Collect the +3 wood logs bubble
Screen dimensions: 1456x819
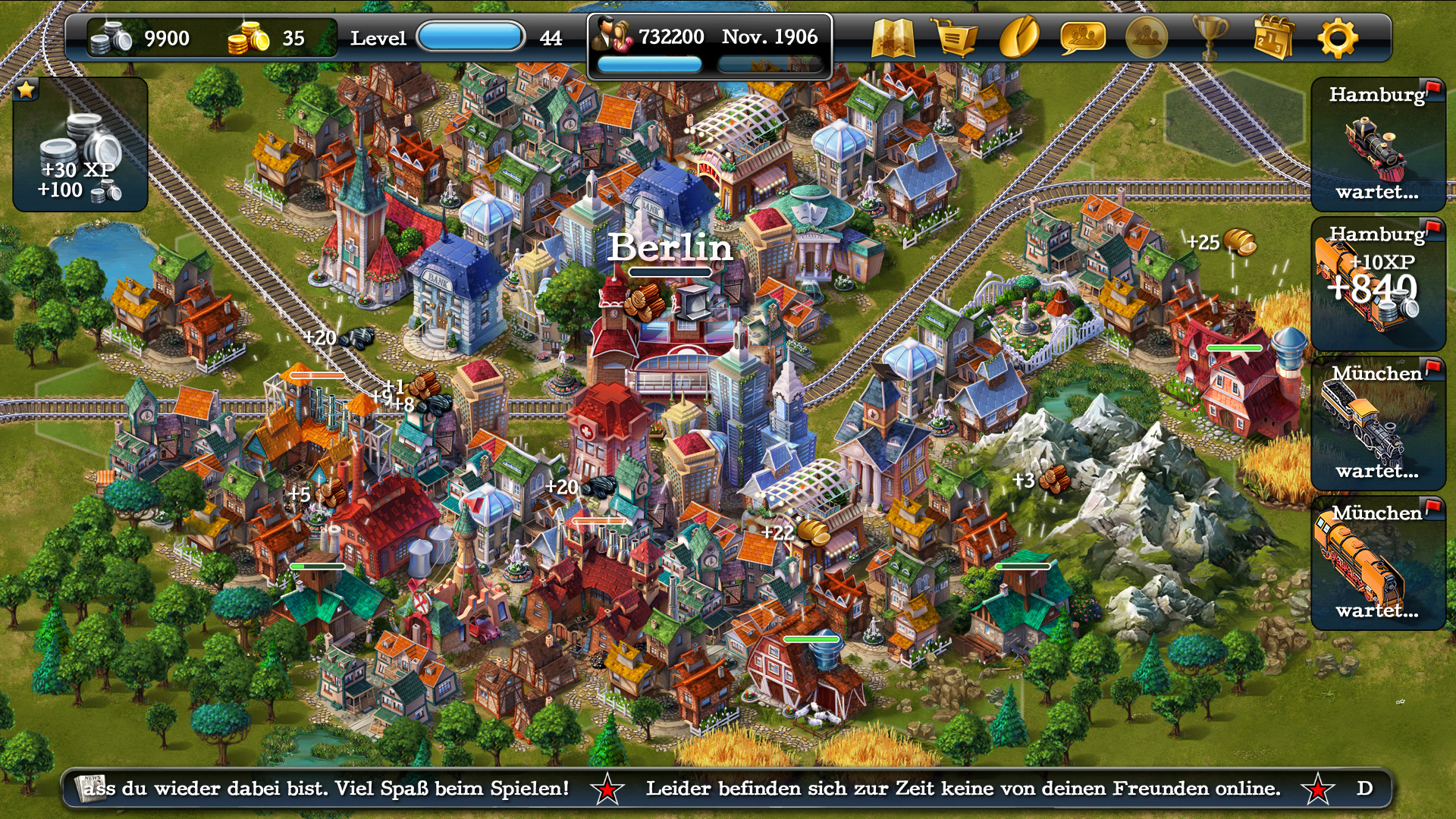click(1053, 479)
